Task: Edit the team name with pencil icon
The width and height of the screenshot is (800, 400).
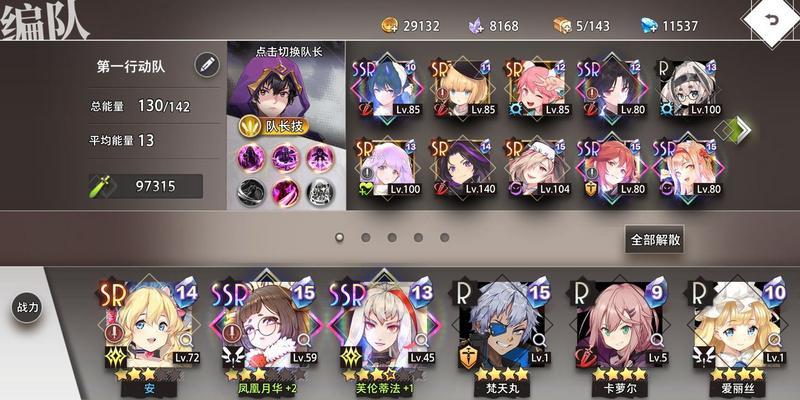Action: click(207, 65)
